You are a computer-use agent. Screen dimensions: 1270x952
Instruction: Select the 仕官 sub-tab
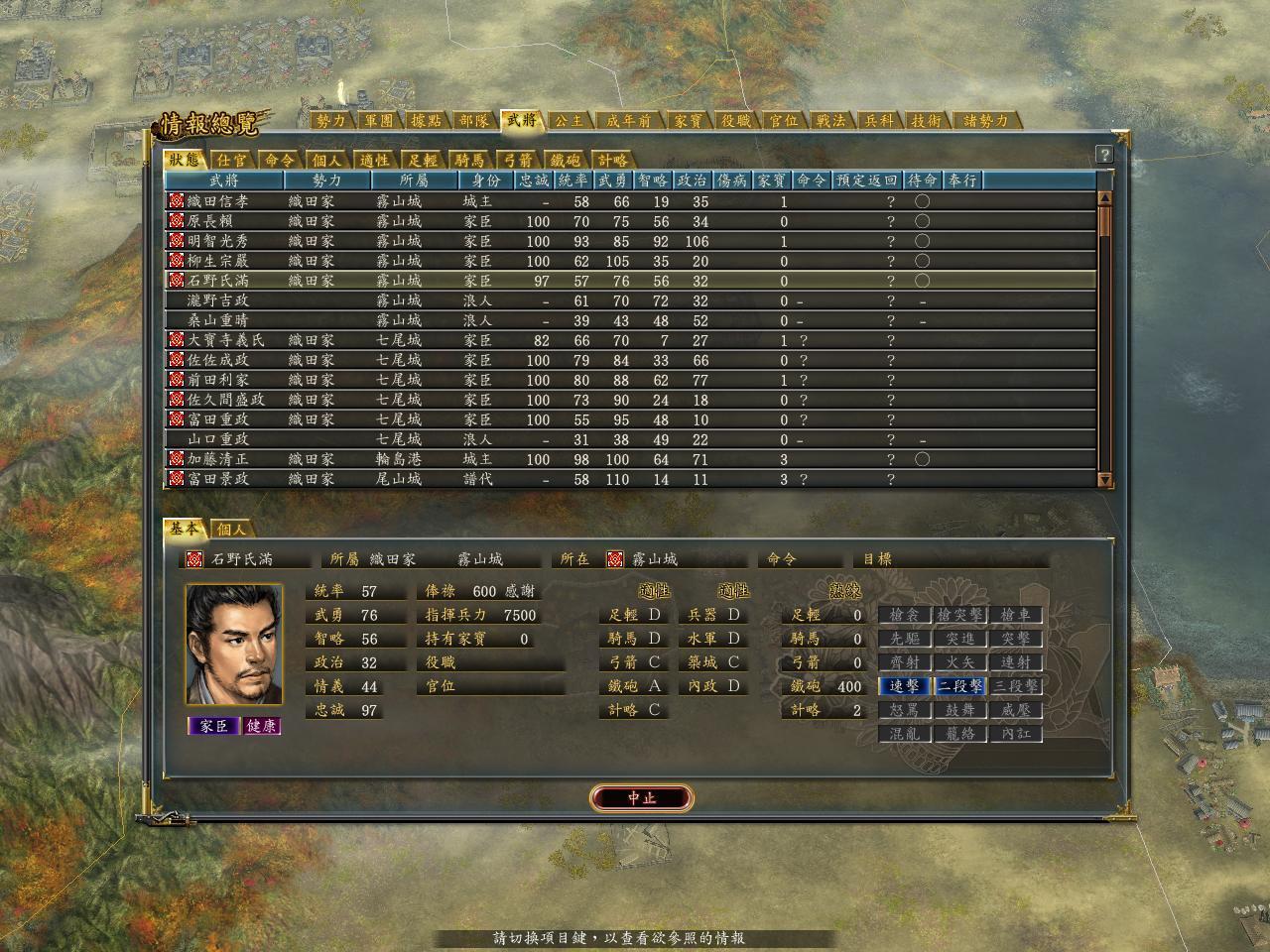point(233,160)
